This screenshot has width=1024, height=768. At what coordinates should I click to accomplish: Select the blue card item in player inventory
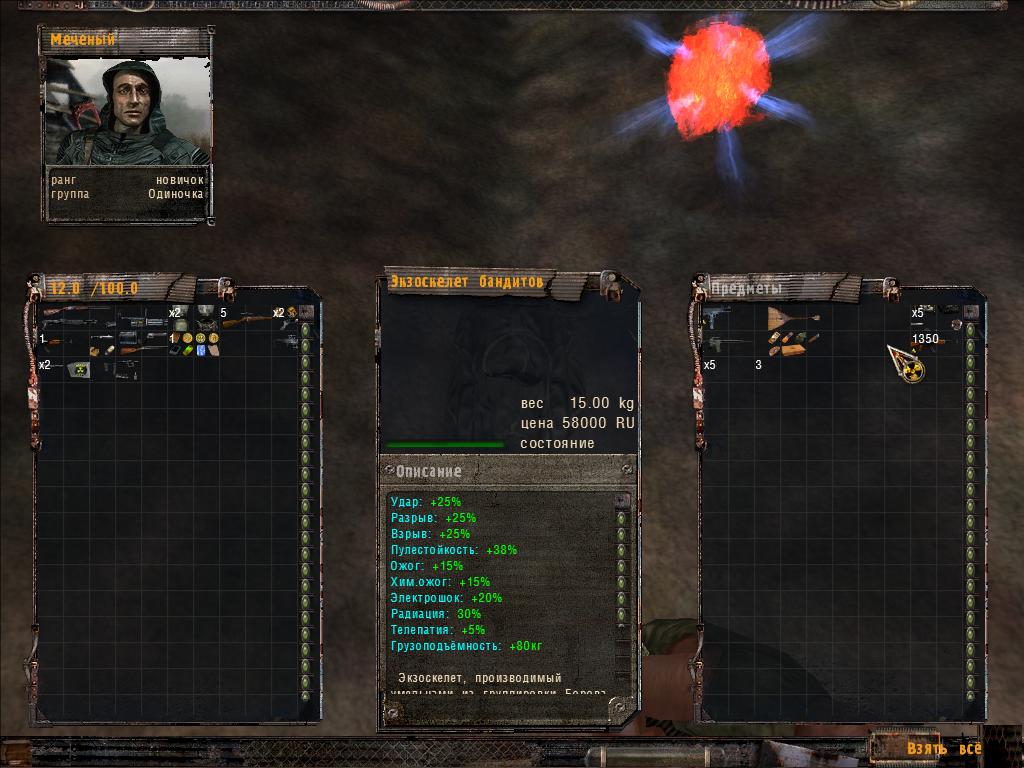[x=201, y=350]
